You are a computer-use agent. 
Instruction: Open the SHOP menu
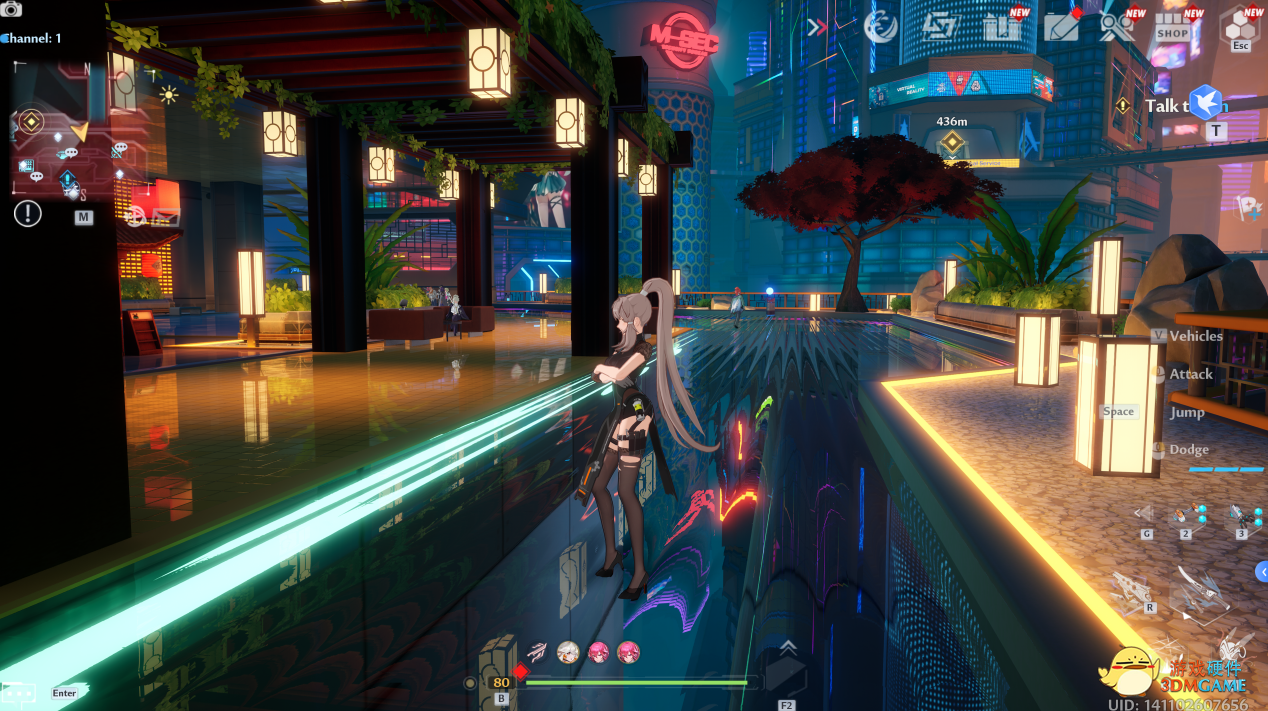pos(1173,28)
